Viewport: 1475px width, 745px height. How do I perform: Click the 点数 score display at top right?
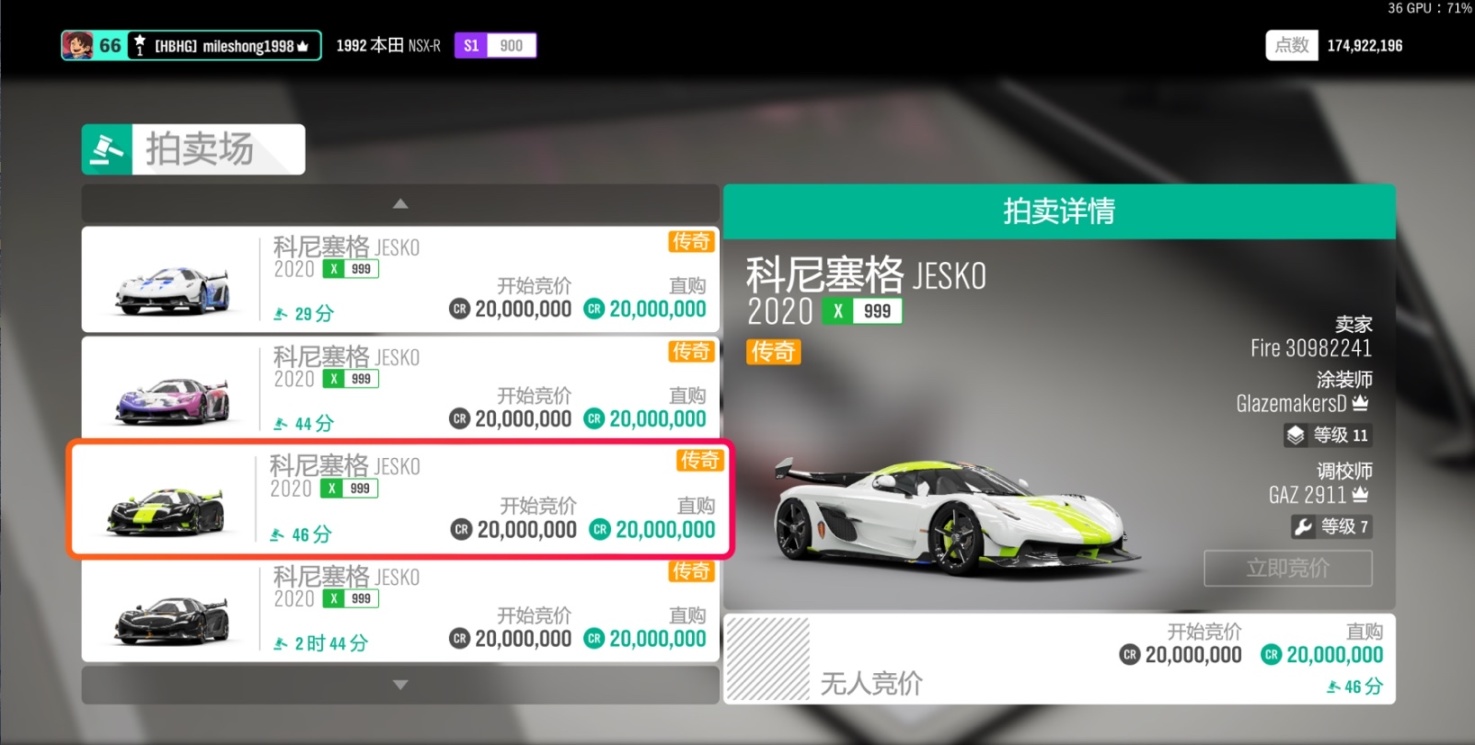coord(1292,45)
